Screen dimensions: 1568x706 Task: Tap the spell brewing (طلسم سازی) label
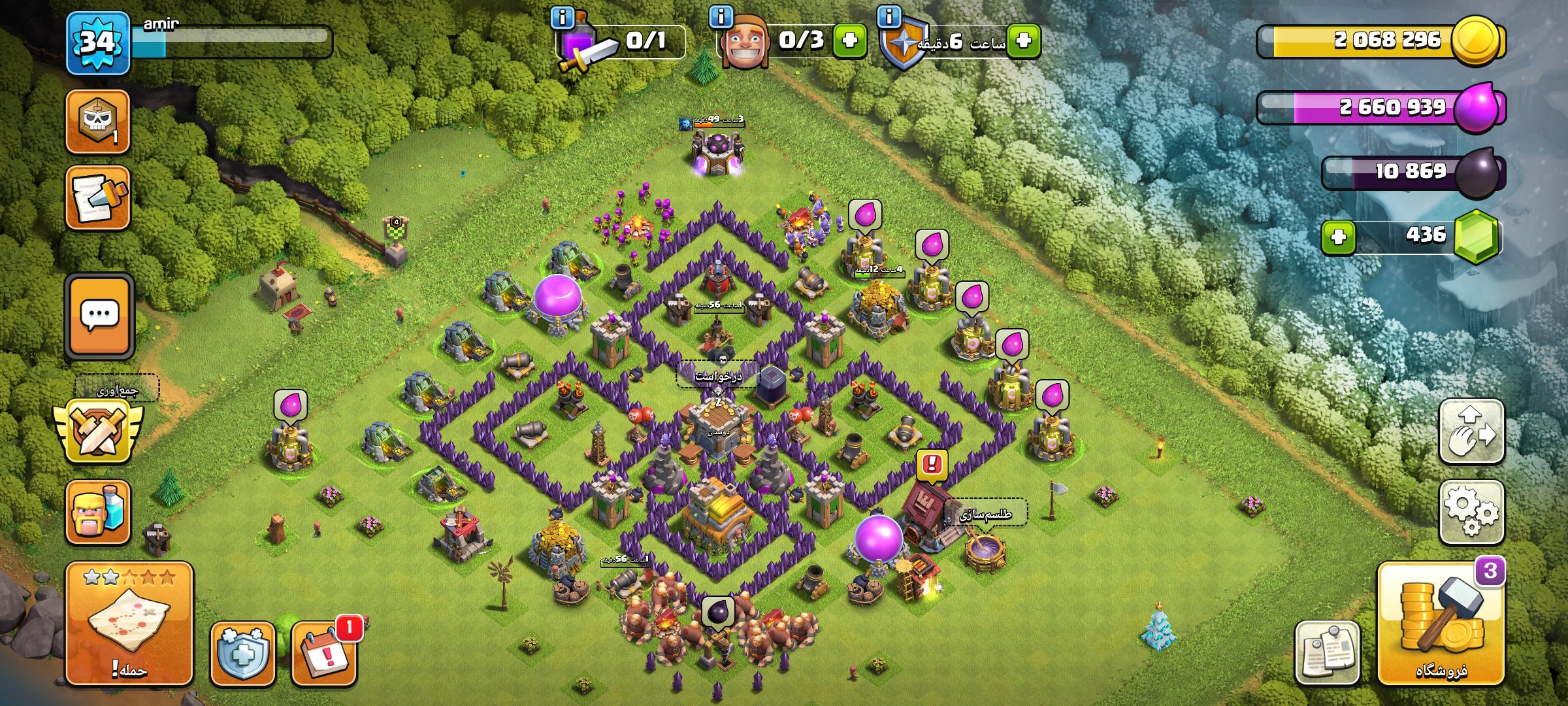[986, 514]
